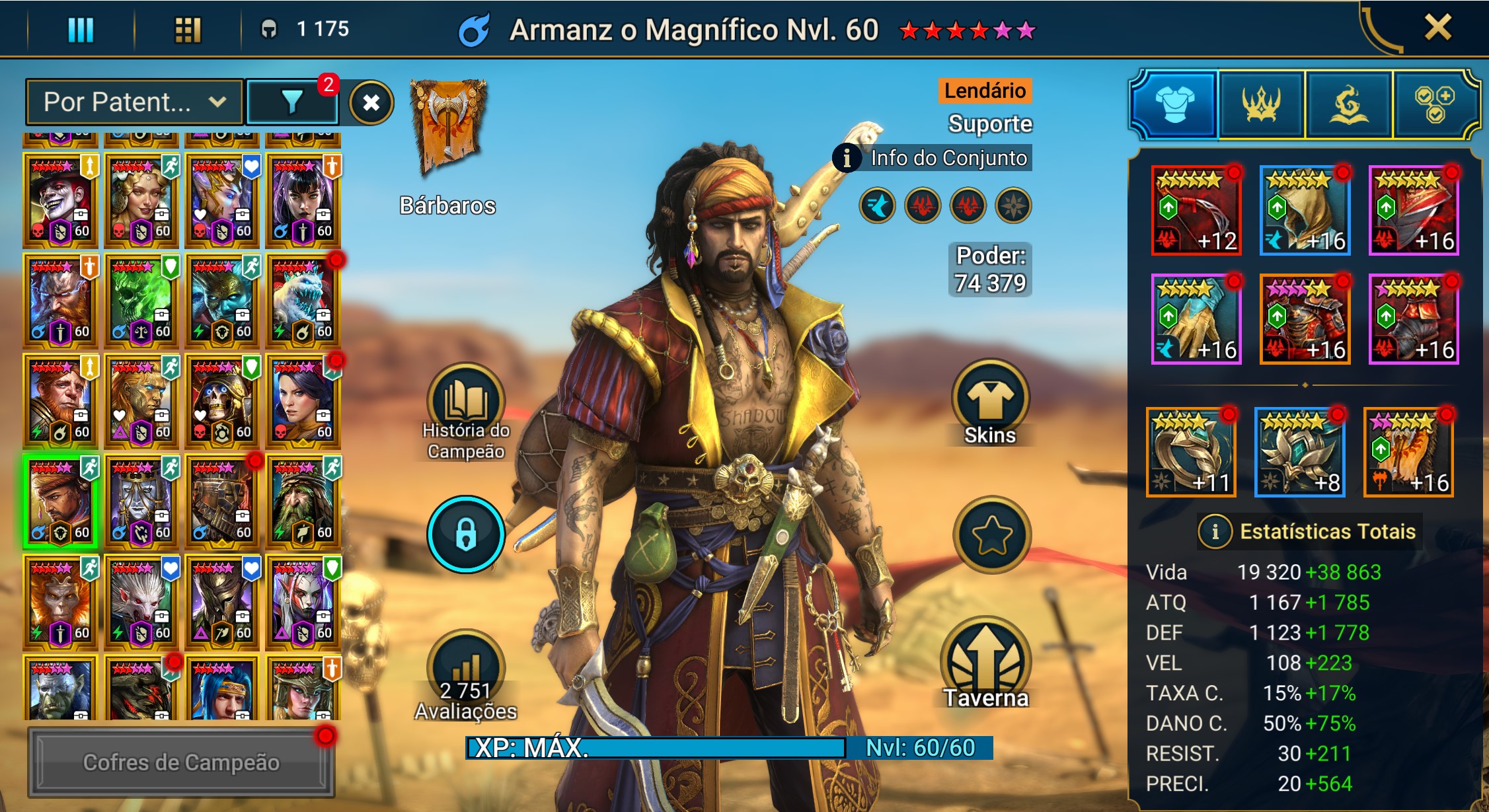Show Estatísticas Totais info details
Screen dimensions: 1489x812
point(1215,531)
